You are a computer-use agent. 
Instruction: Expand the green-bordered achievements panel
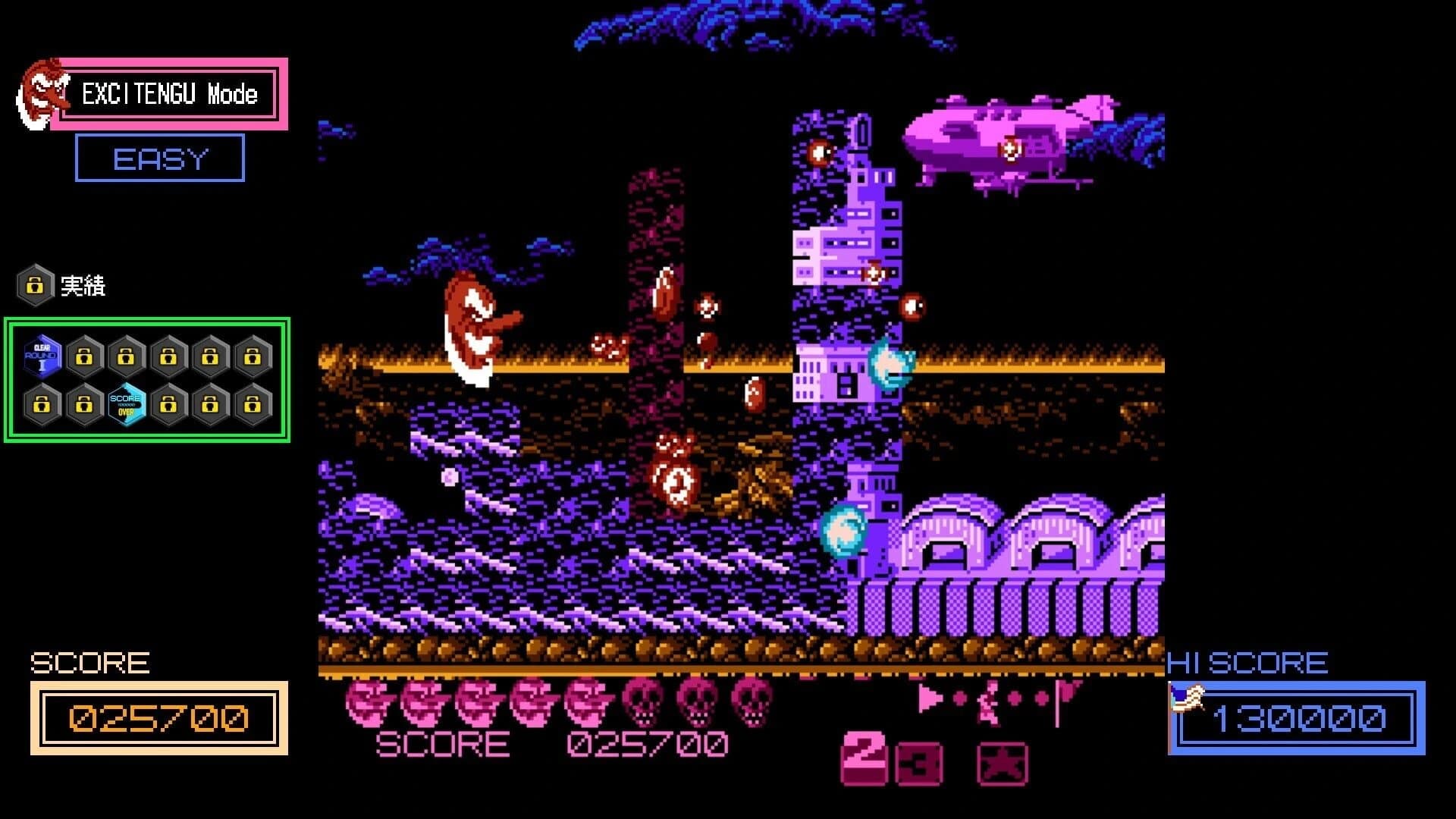click(x=146, y=381)
